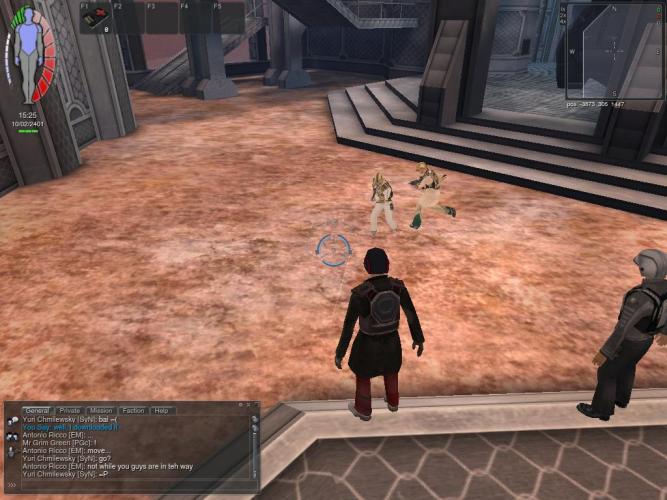The width and height of the screenshot is (667, 500).
Task: Select the F1 hotbar weapon slot
Action: (96, 18)
